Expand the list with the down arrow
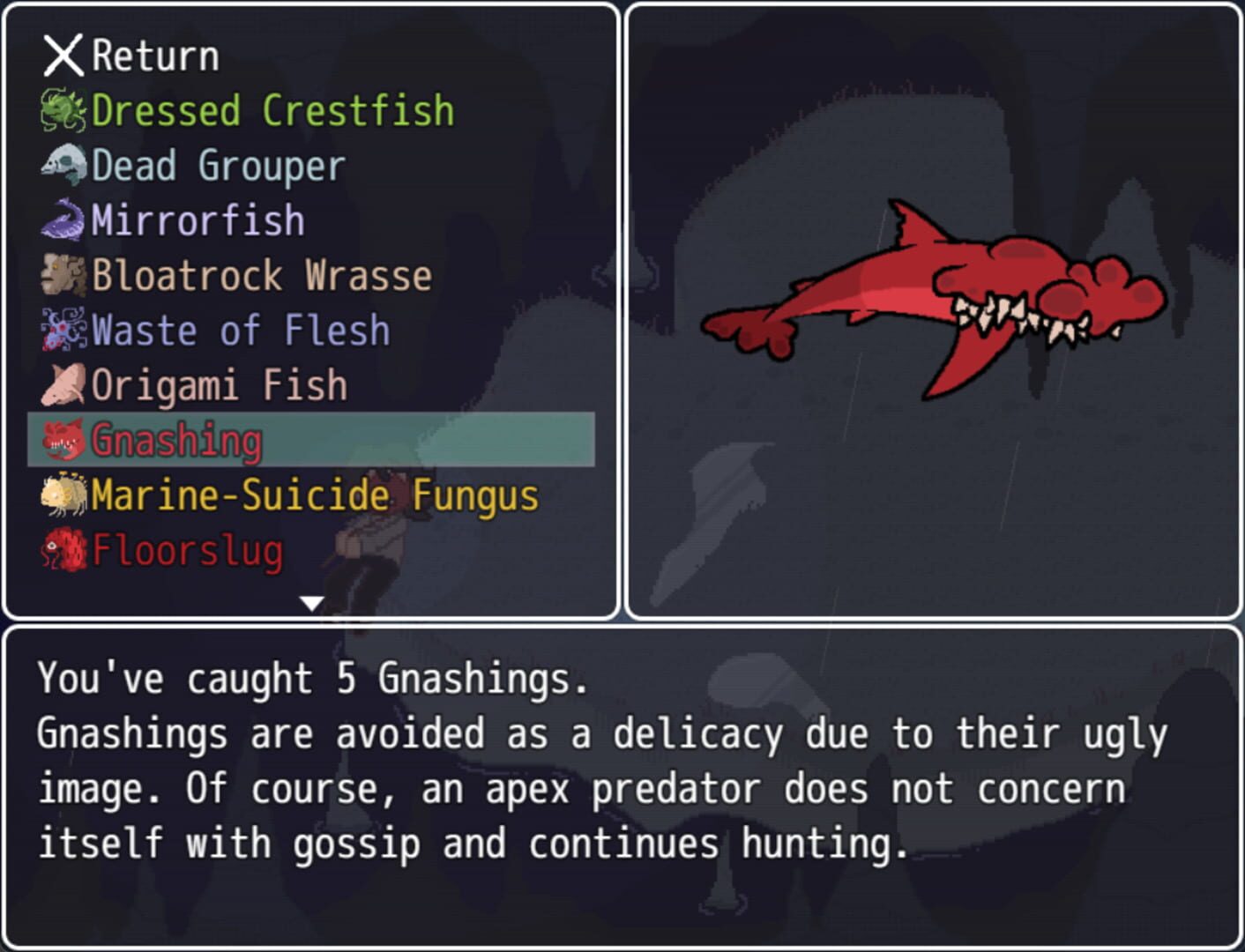The image size is (1245, 952). [310, 603]
